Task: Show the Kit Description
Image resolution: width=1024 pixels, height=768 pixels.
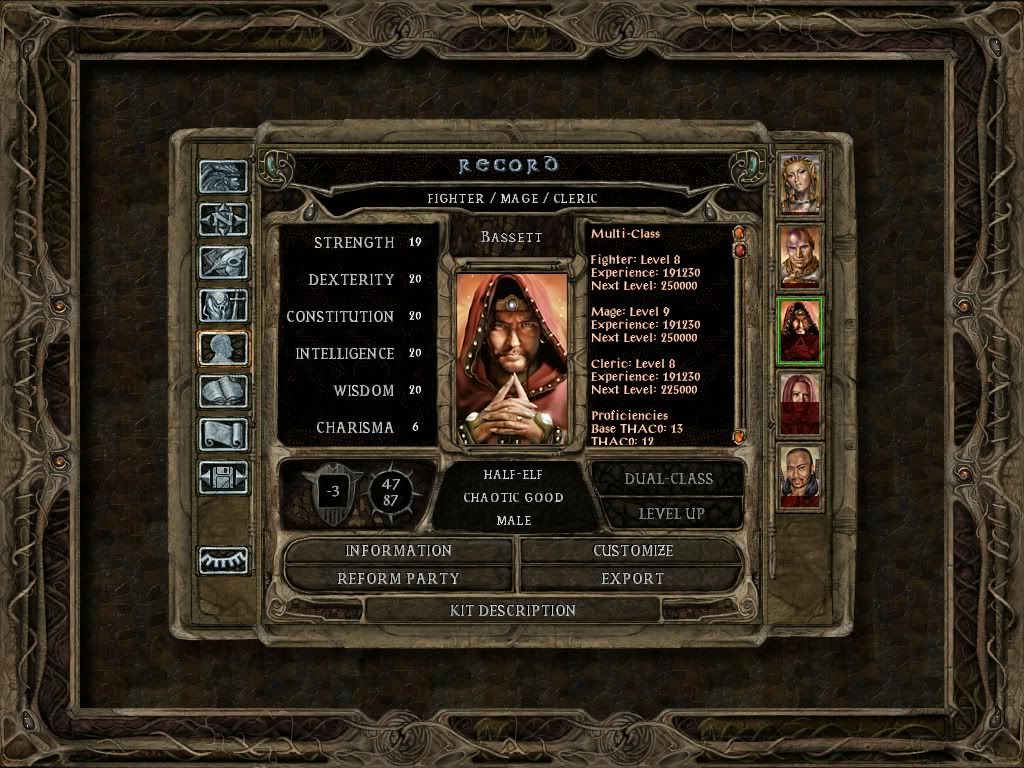Action: click(513, 610)
